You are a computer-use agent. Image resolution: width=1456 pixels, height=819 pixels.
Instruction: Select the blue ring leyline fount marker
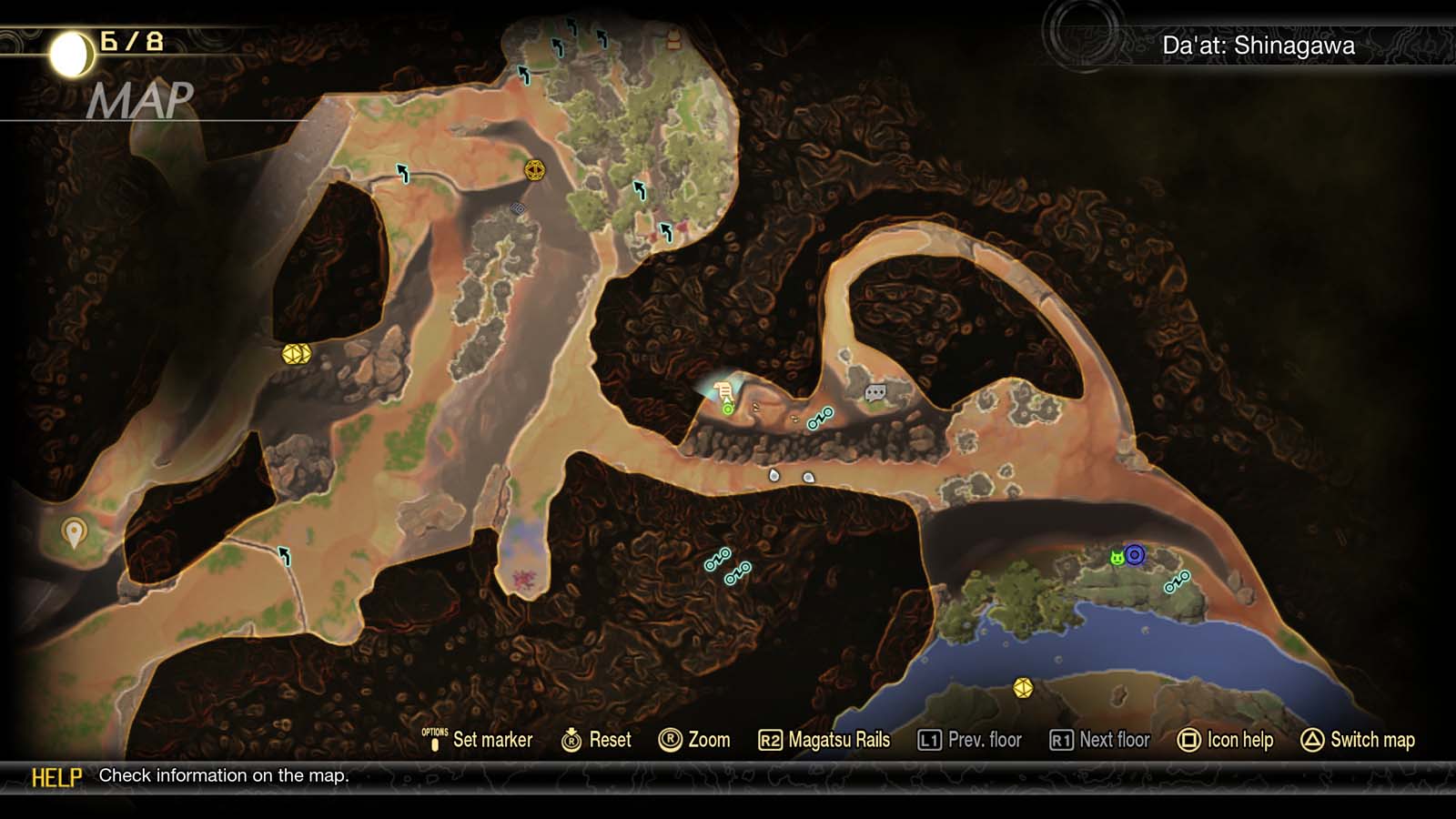point(1134,554)
